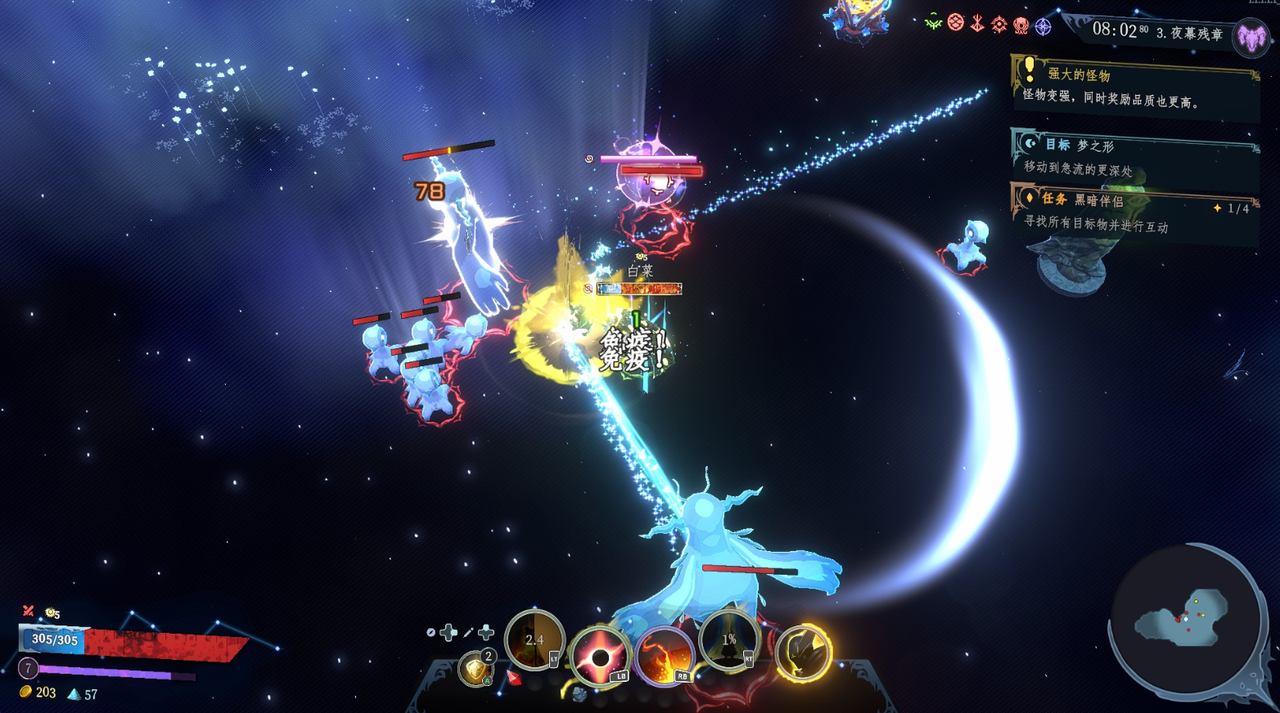This screenshot has width=1280, height=713.
Task: Click the red crystal item in tray
Action: [x=514, y=678]
